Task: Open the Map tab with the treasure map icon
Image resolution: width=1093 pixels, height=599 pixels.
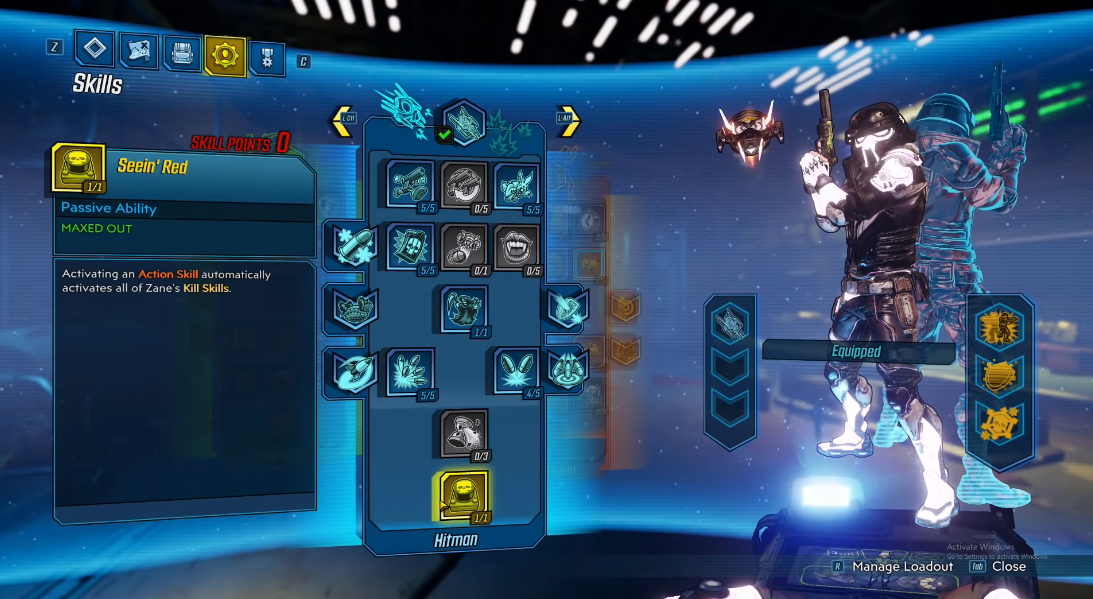Action: tap(138, 51)
